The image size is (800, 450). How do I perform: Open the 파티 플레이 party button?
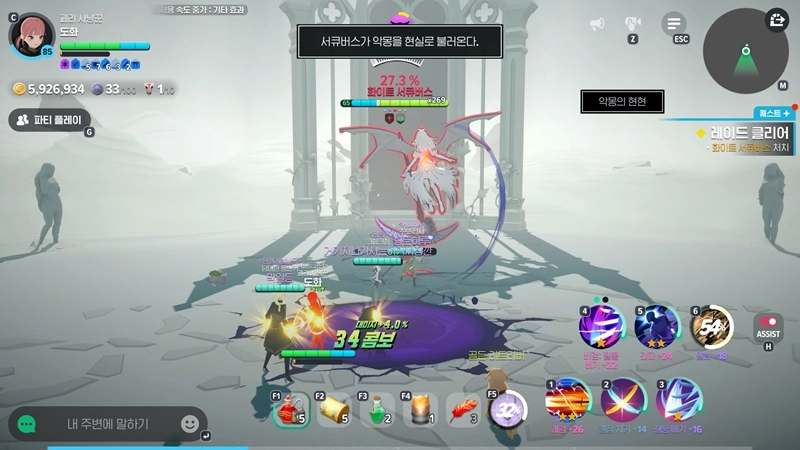click(50, 120)
